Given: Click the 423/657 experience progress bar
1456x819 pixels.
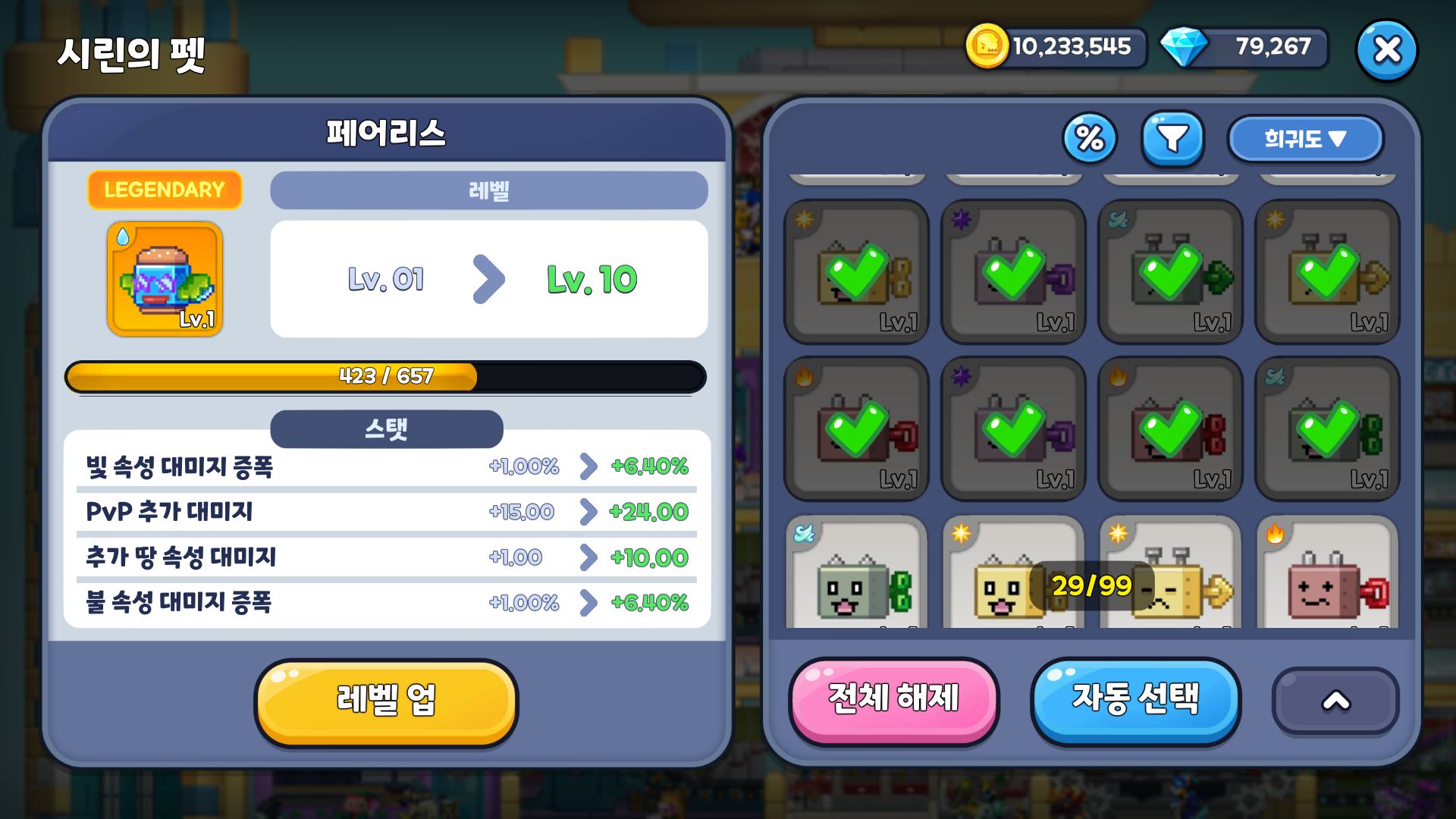Looking at the screenshot, I should [386, 376].
